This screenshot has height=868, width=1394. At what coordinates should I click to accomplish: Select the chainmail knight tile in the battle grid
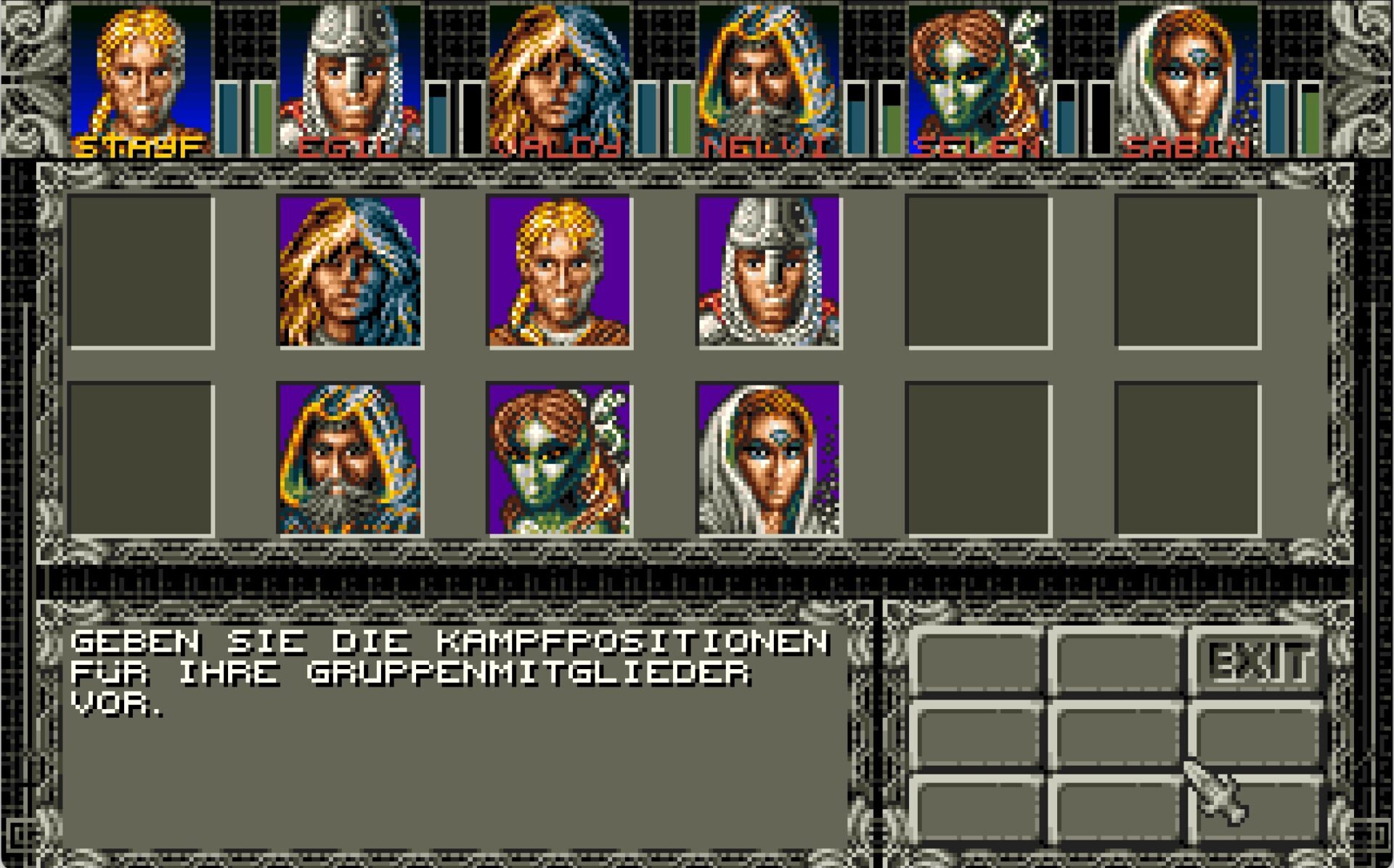768,271
